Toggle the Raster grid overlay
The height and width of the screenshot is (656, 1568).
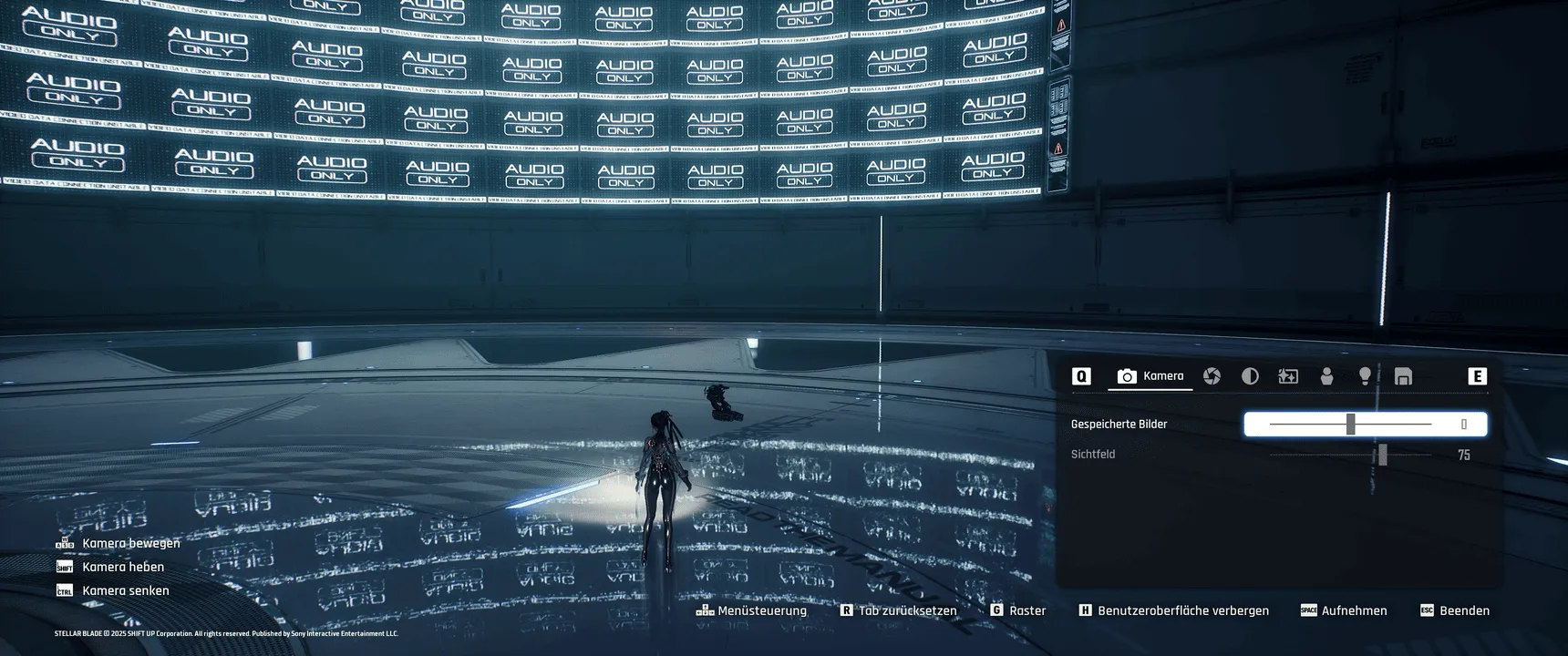[x=1018, y=610]
